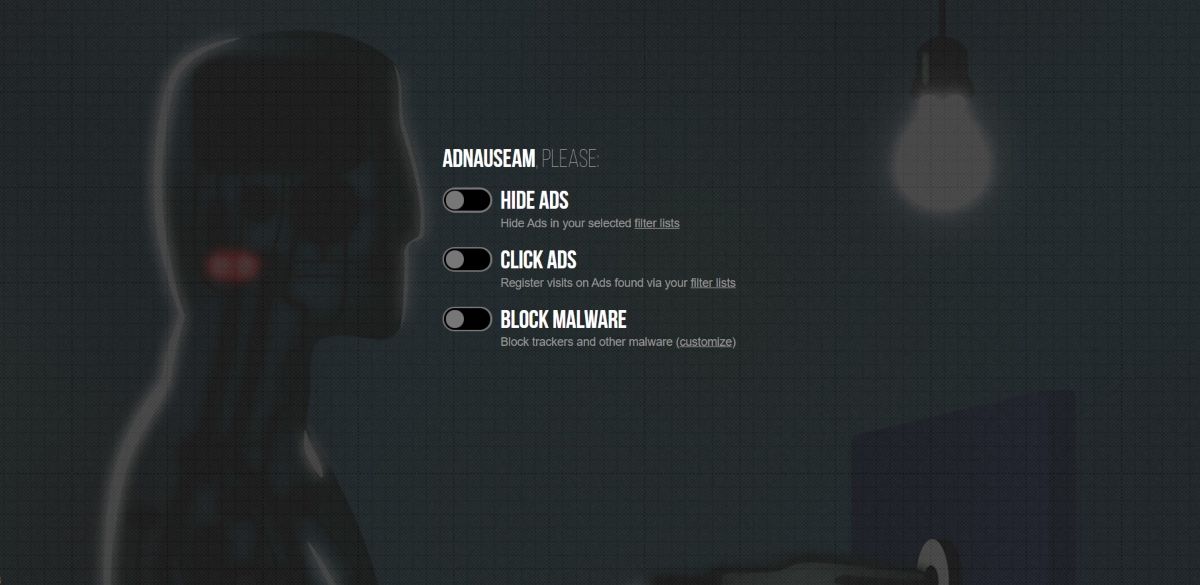The width and height of the screenshot is (1200, 585).
Task: Toggle the Hide Ads switch
Action: pos(467,200)
